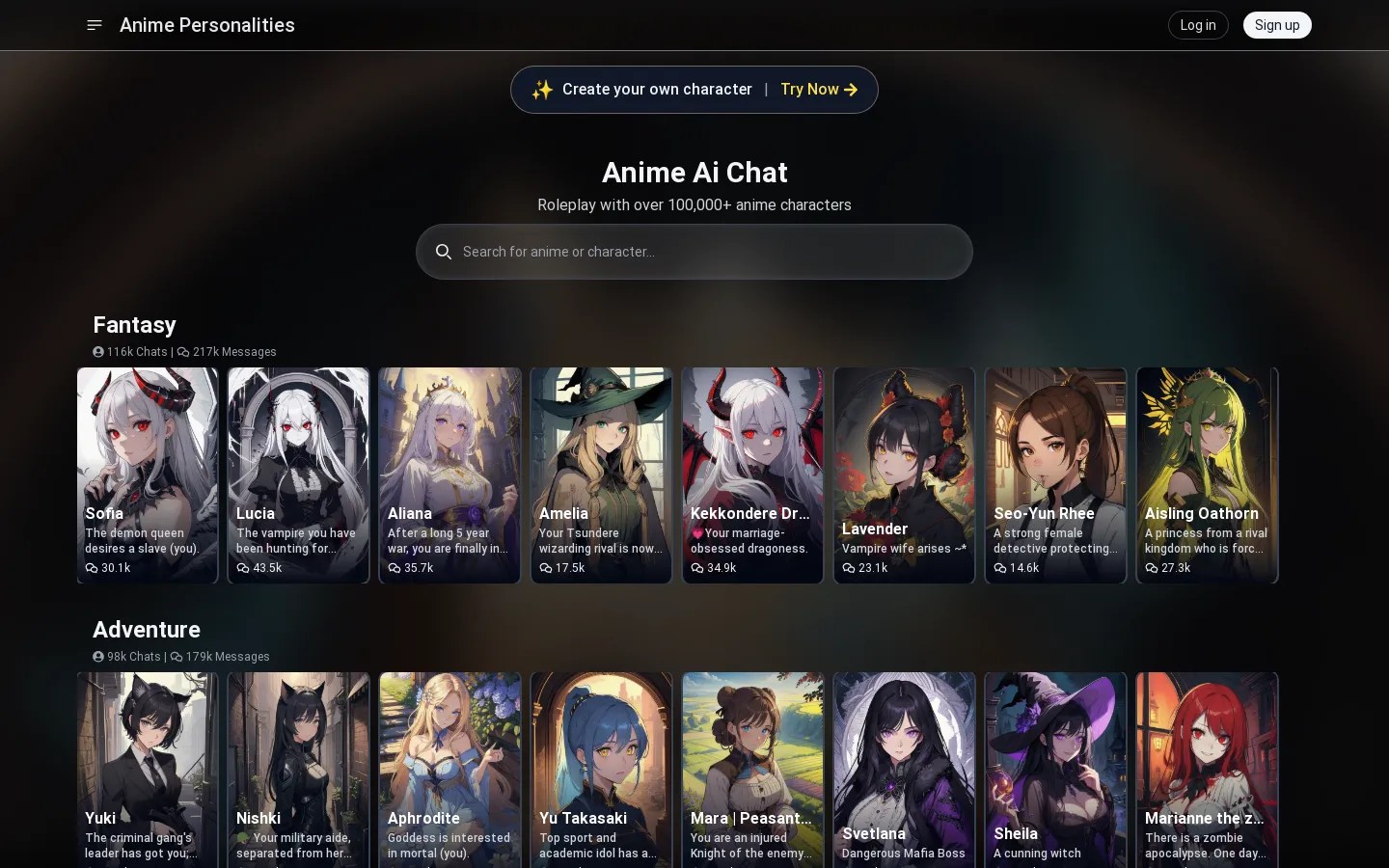Click the arrow icon beside Try Now

[851, 90]
